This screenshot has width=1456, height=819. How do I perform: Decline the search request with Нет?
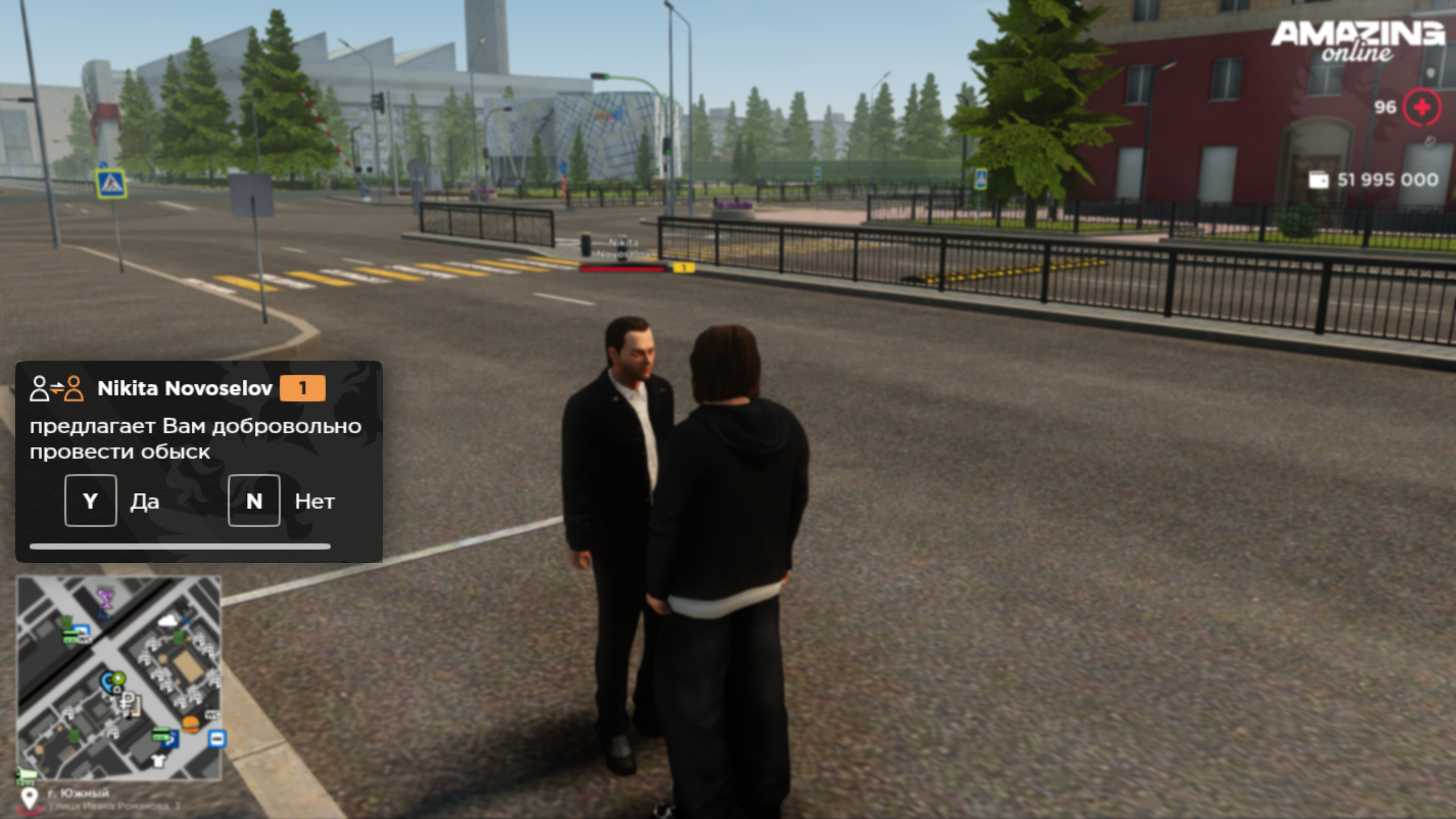[254, 500]
